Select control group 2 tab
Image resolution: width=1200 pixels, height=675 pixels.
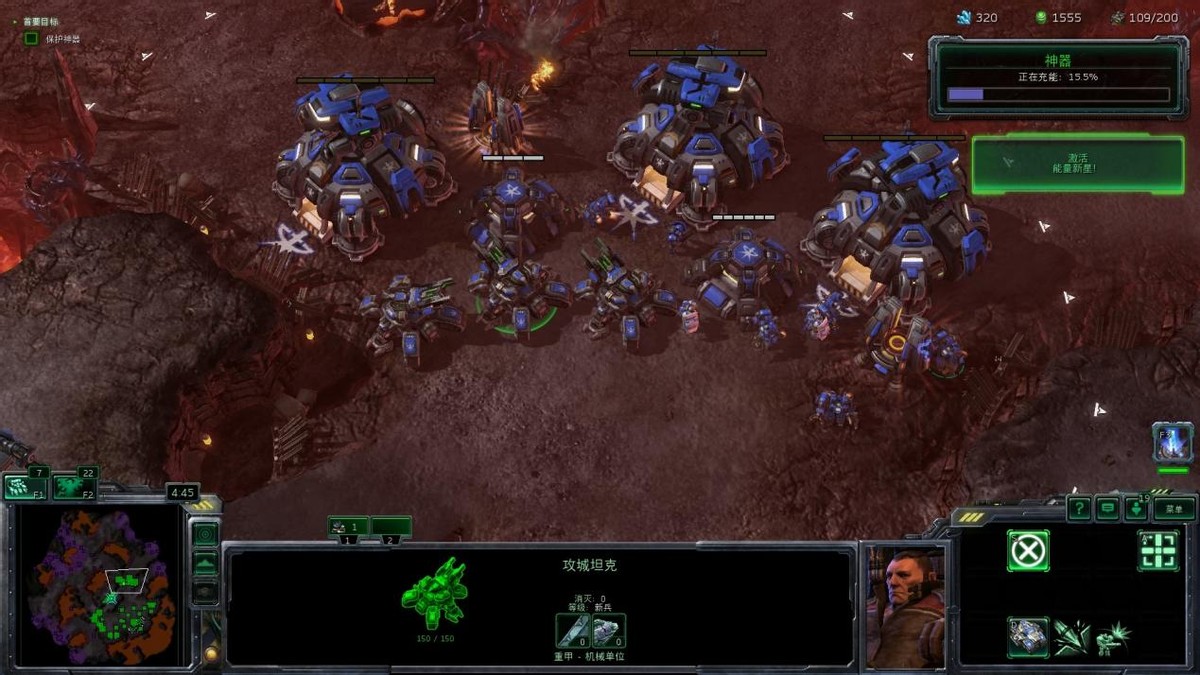391,526
